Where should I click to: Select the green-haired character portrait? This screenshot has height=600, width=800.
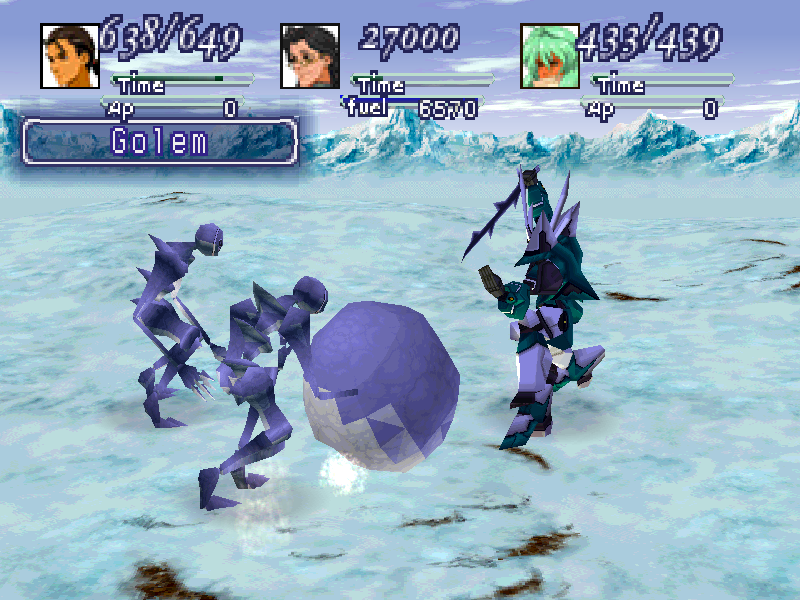click(x=550, y=56)
